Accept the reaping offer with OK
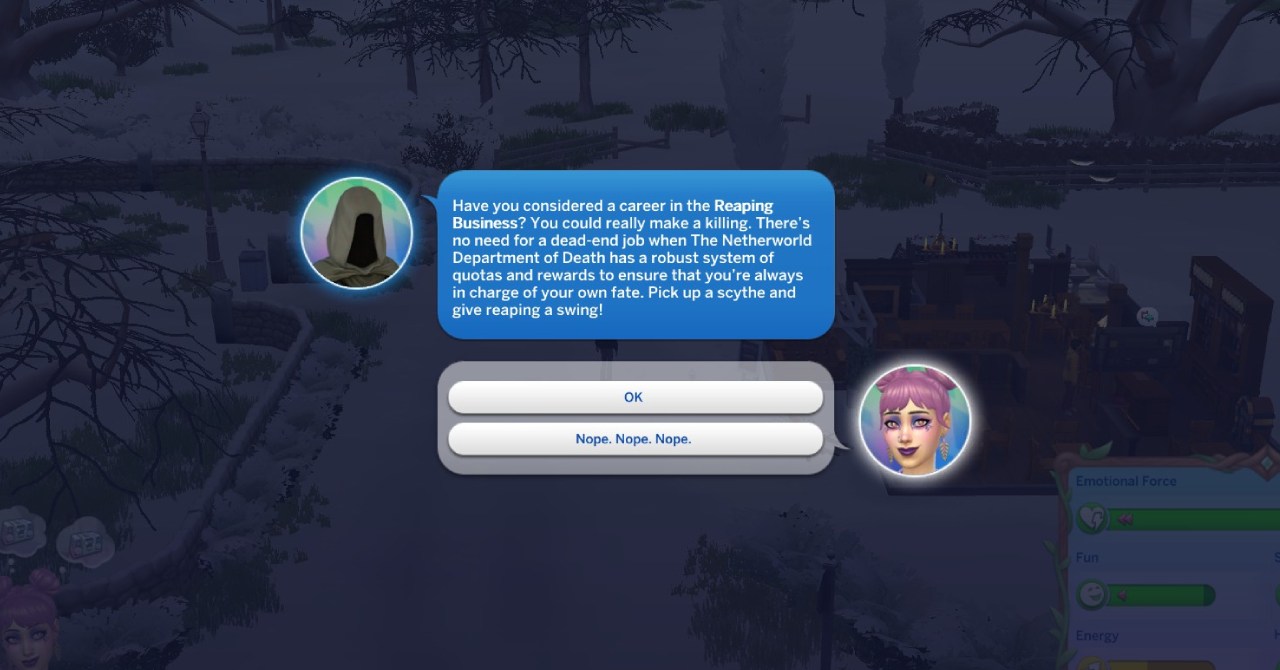Screen dimensions: 1280x670 click(x=634, y=397)
